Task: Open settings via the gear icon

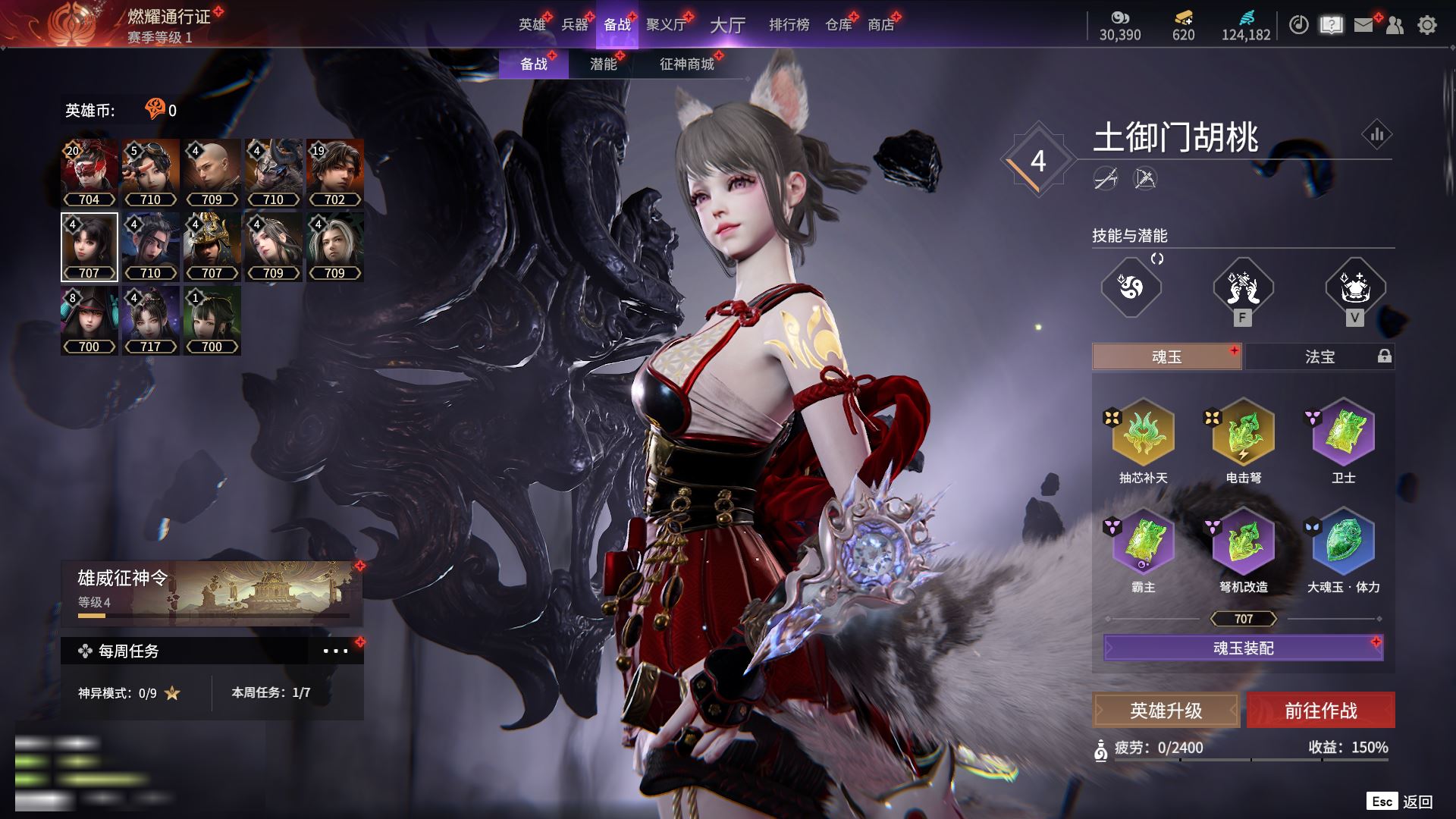Action: point(1427,25)
